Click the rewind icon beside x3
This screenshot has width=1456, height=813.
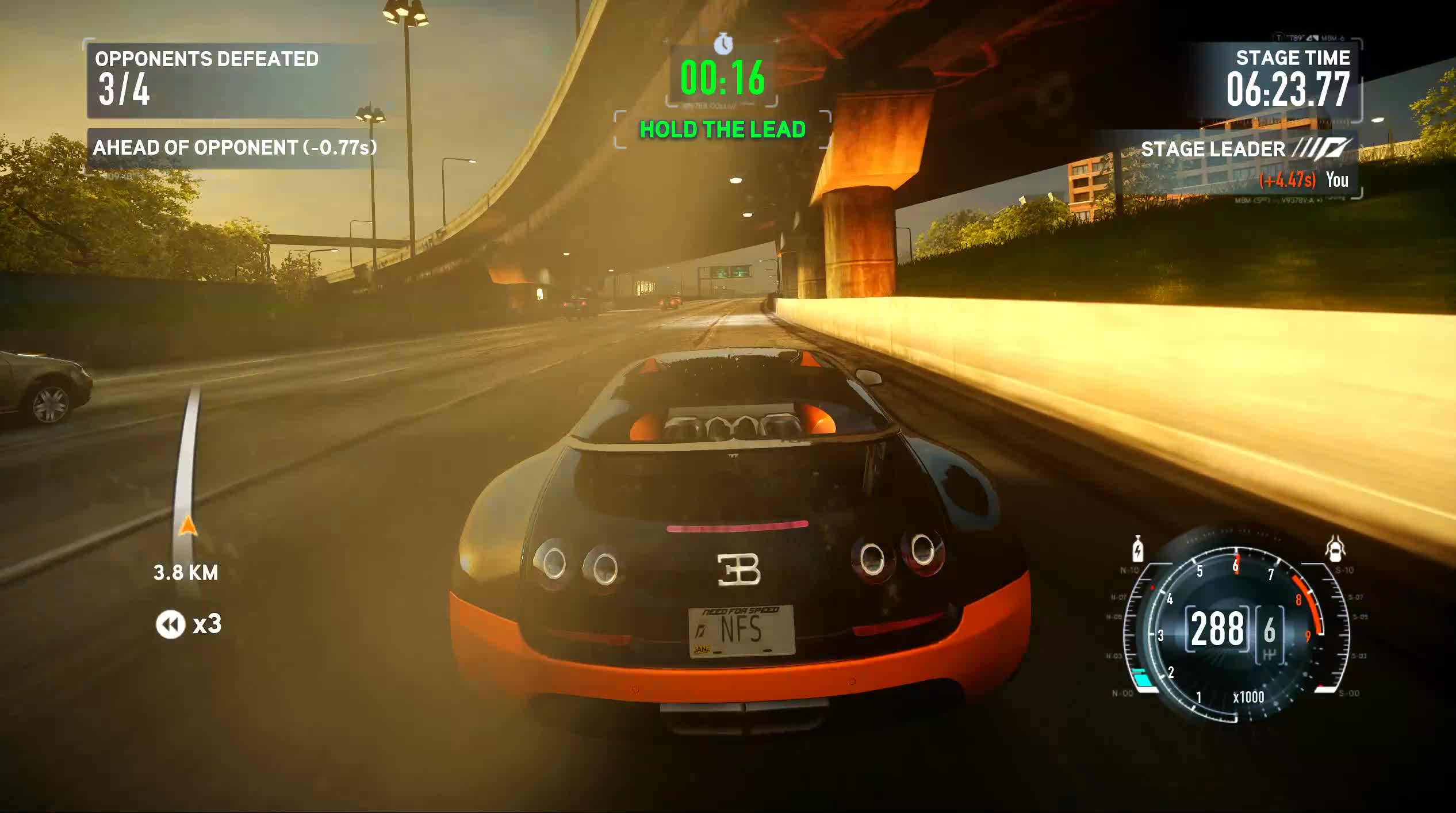pos(170,624)
